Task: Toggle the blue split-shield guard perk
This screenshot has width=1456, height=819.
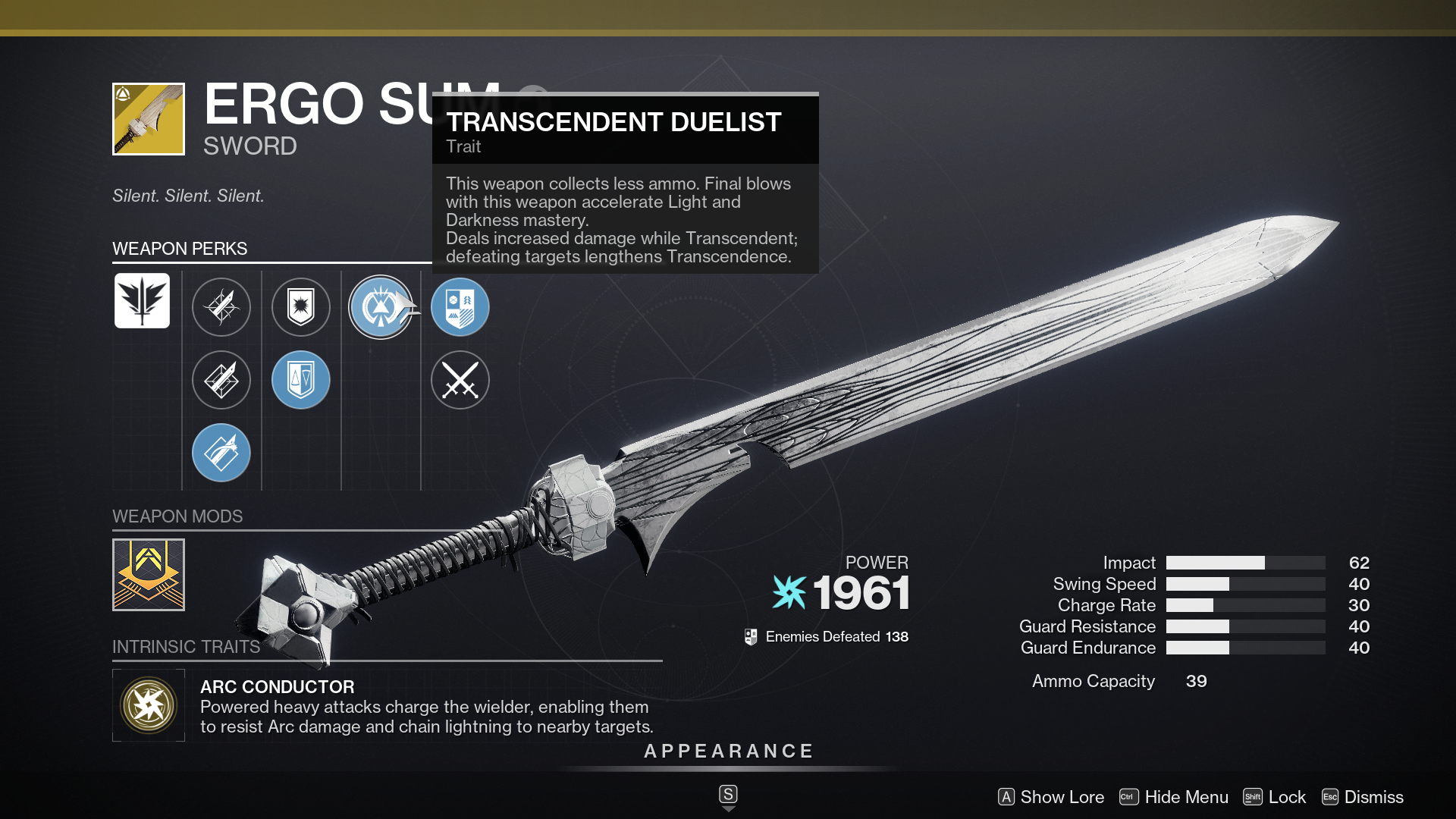Action: tap(301, 380)
